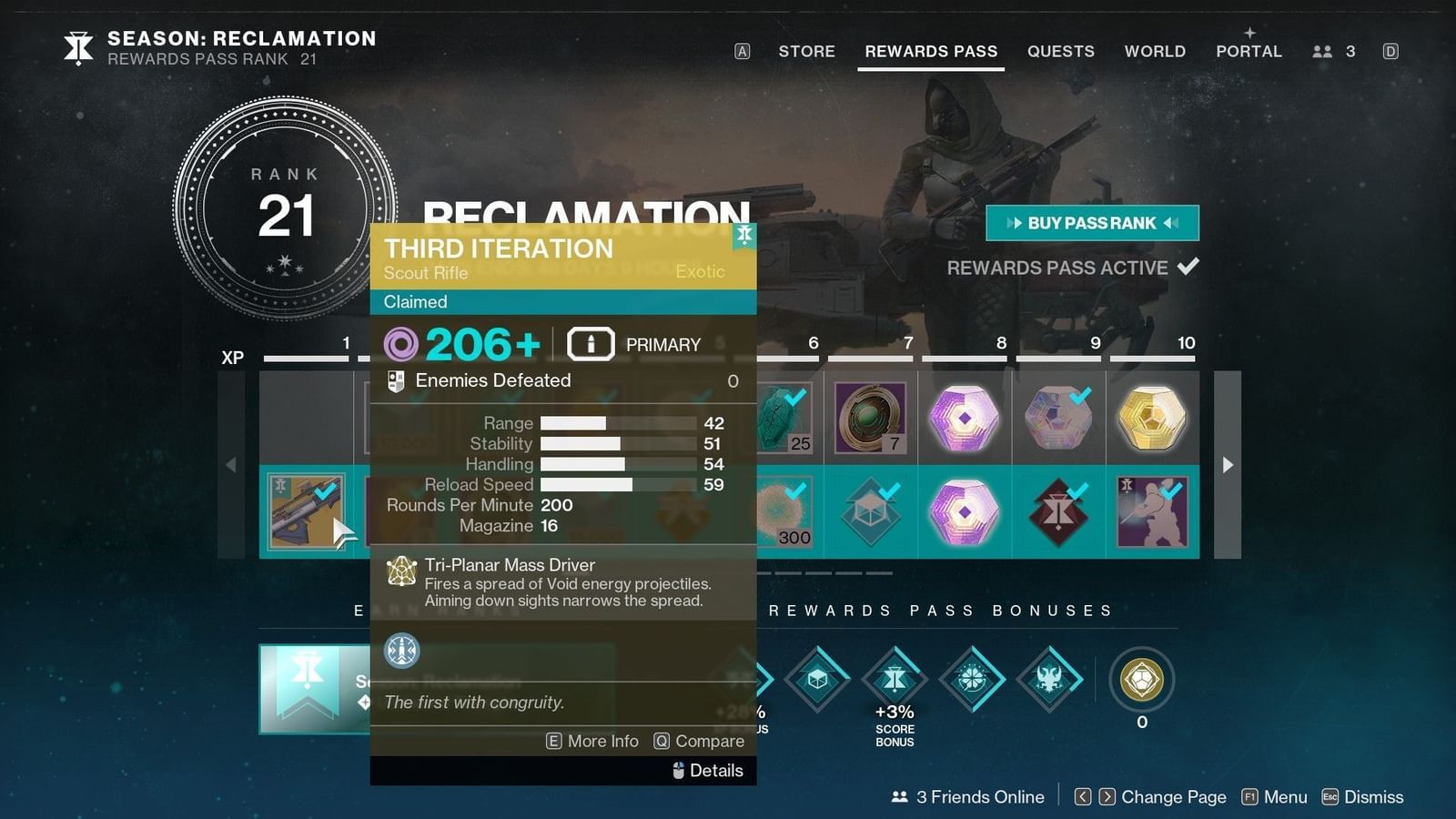Viewport: 1456px width, 819px height.
Task: Click the +3% Score Bonus icon
Action: 895,678
